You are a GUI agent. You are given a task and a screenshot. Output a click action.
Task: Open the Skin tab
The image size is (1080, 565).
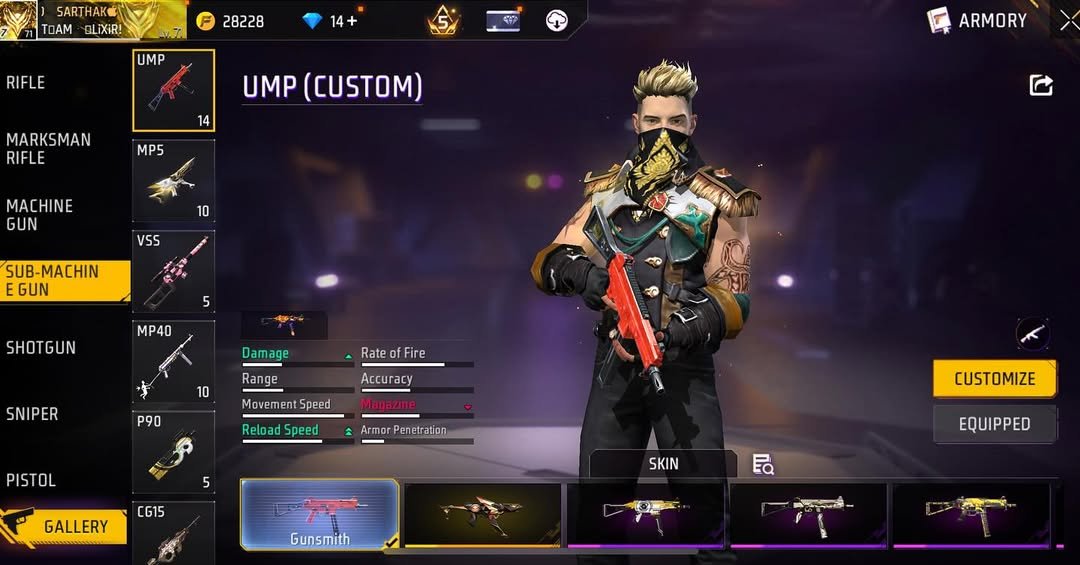[663, 464]
